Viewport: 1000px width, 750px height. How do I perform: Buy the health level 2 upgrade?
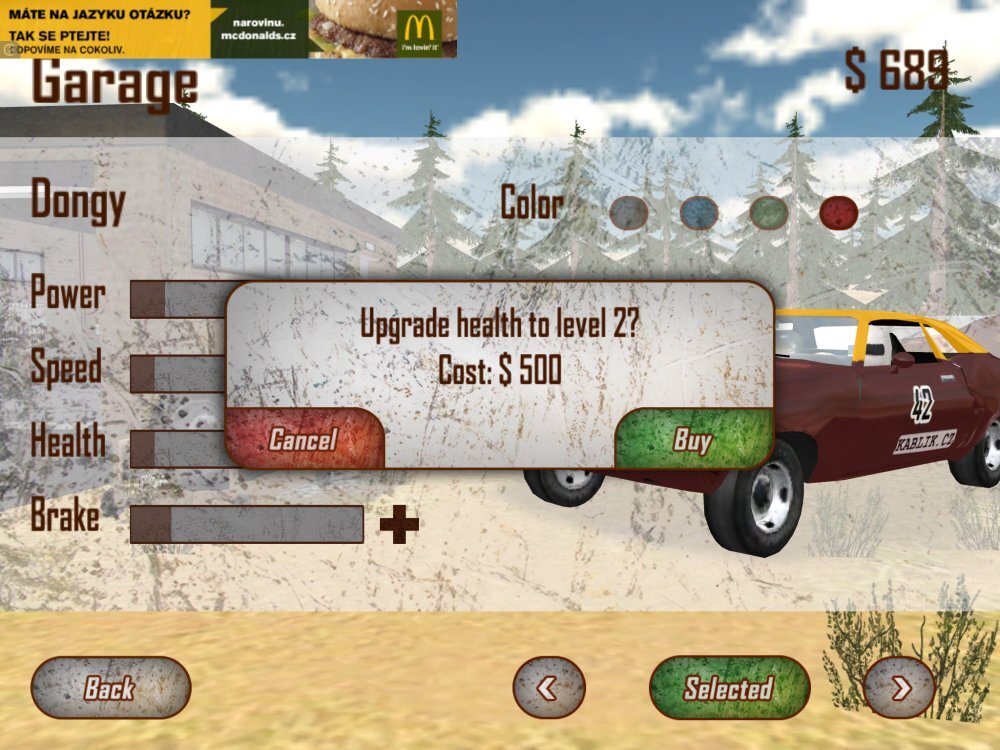692,439
